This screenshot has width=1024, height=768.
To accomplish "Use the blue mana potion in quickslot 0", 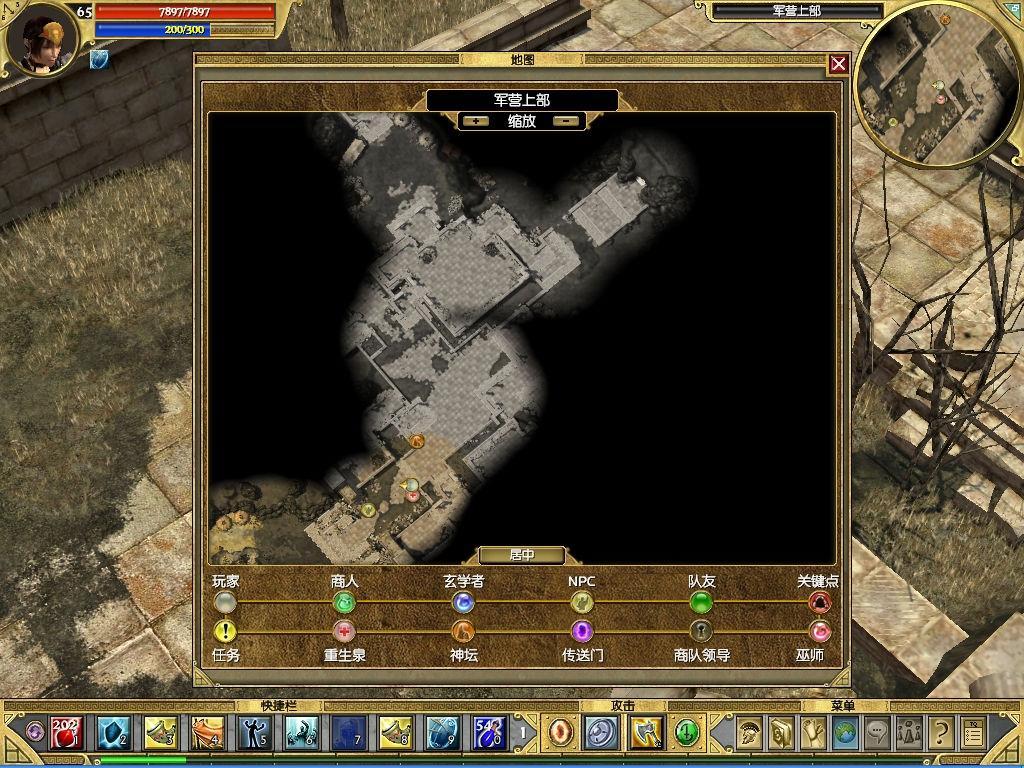I will tap(488, 733).
